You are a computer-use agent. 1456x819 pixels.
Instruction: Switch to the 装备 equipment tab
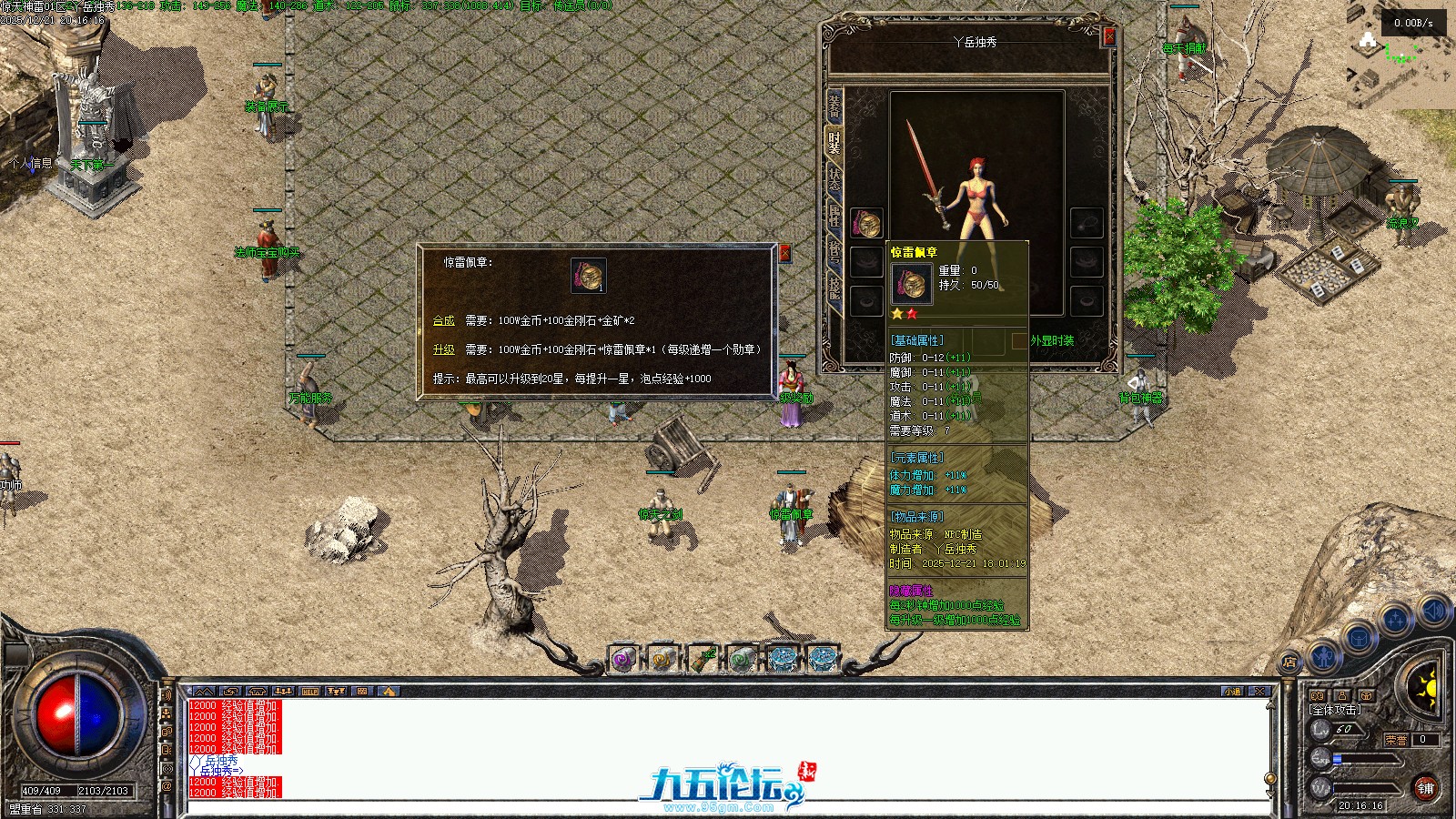(834, 106)
